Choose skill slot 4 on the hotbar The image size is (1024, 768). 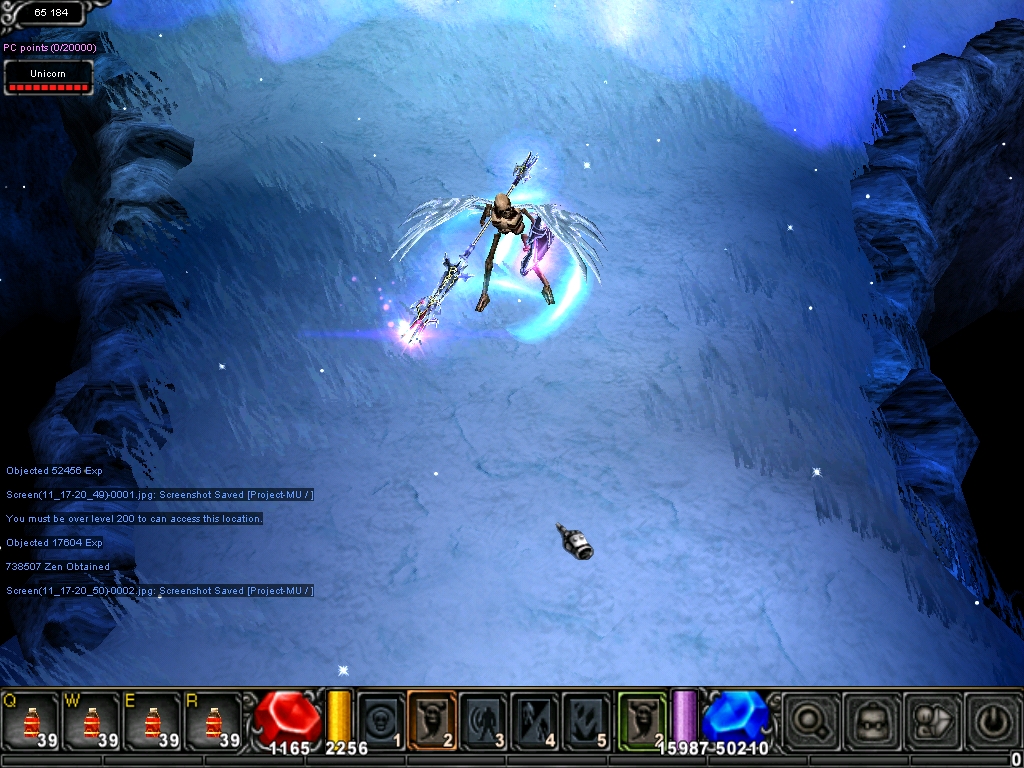[x=534, y=720]
